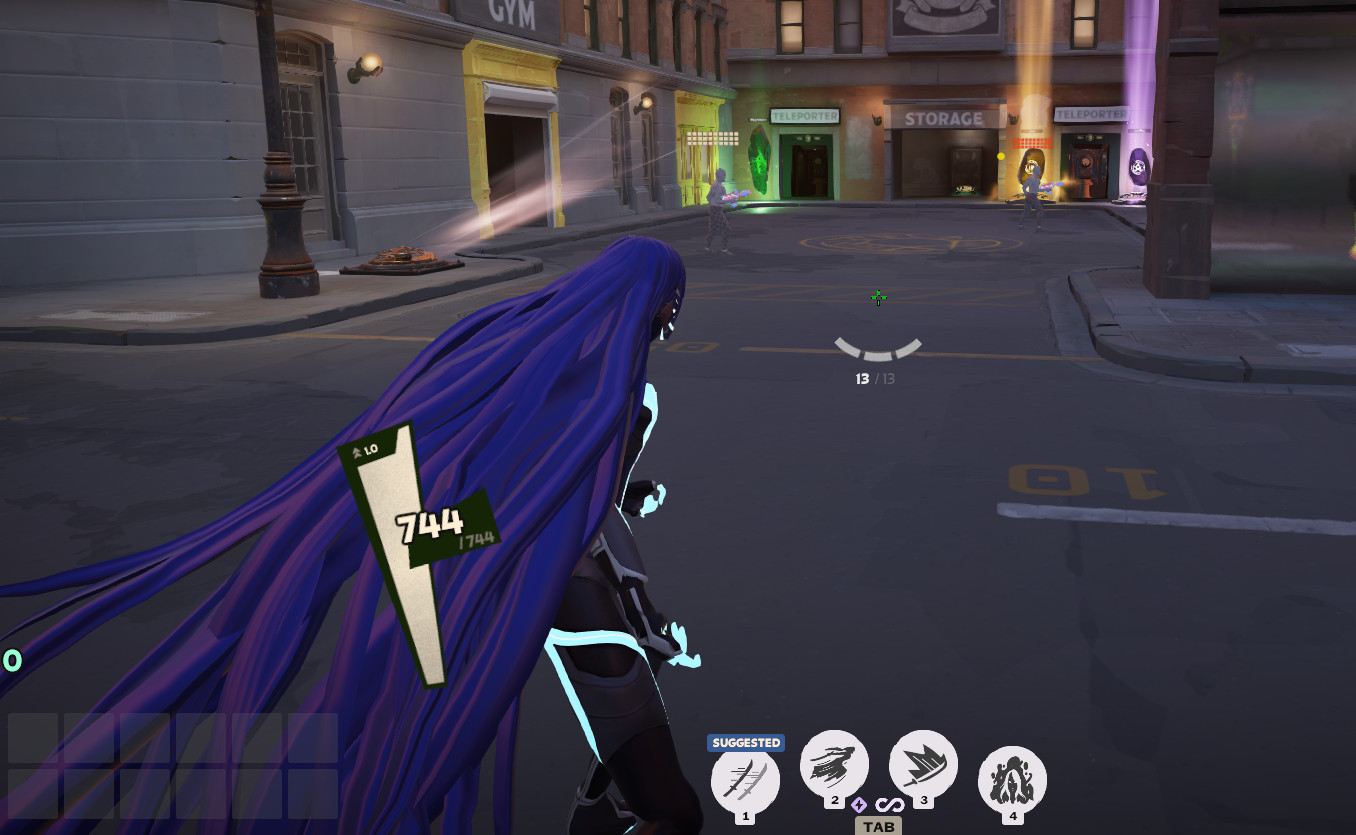Screen dimensions: 1356x835
Task: Click the left green TELEPORTER sign
Action: tap(806, 116)
